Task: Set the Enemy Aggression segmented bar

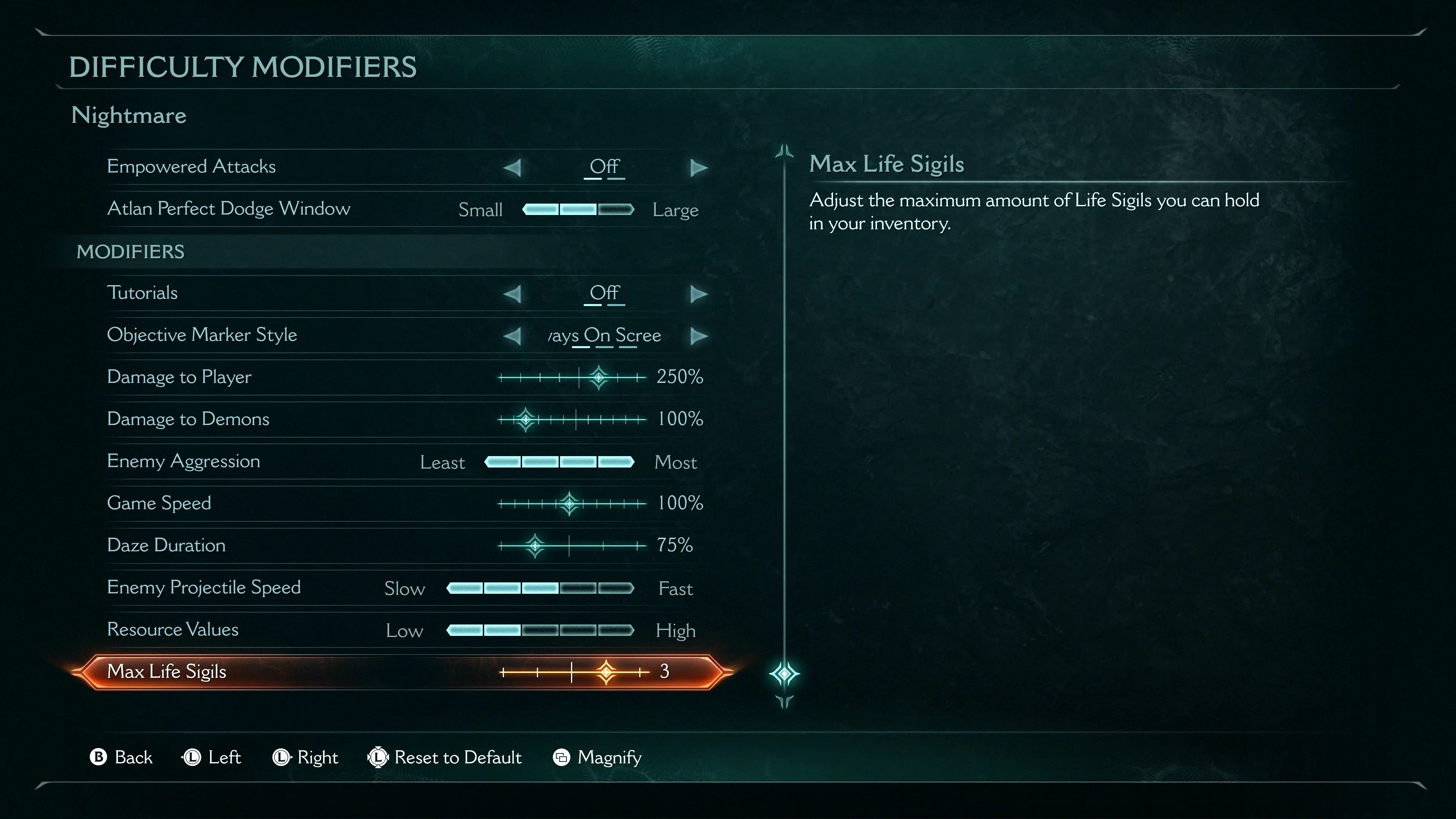Action: tap(559, 462)
